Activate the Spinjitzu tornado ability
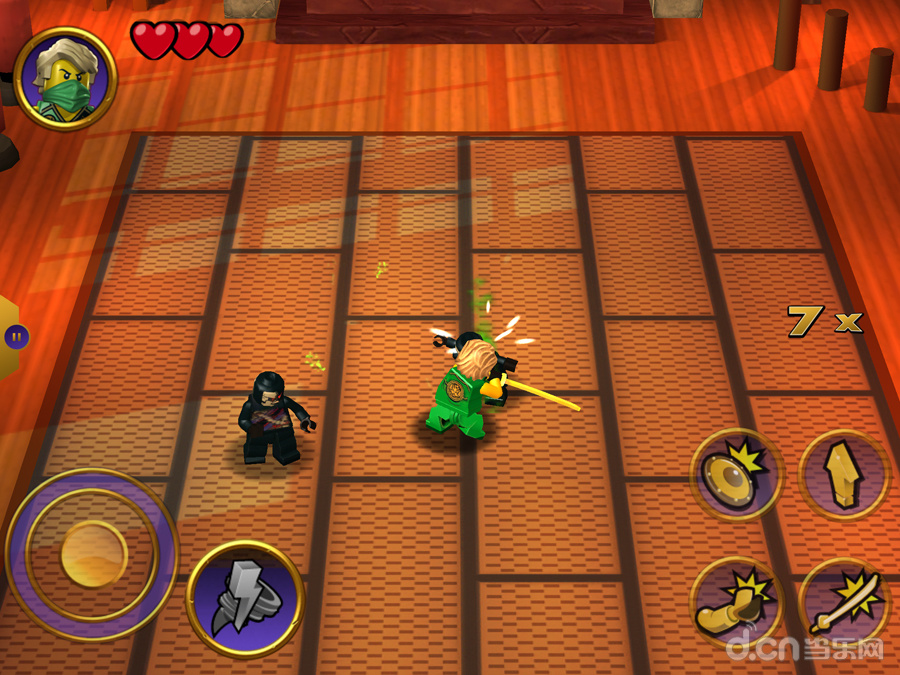This screenshot has height=675, width=900. 244,598
